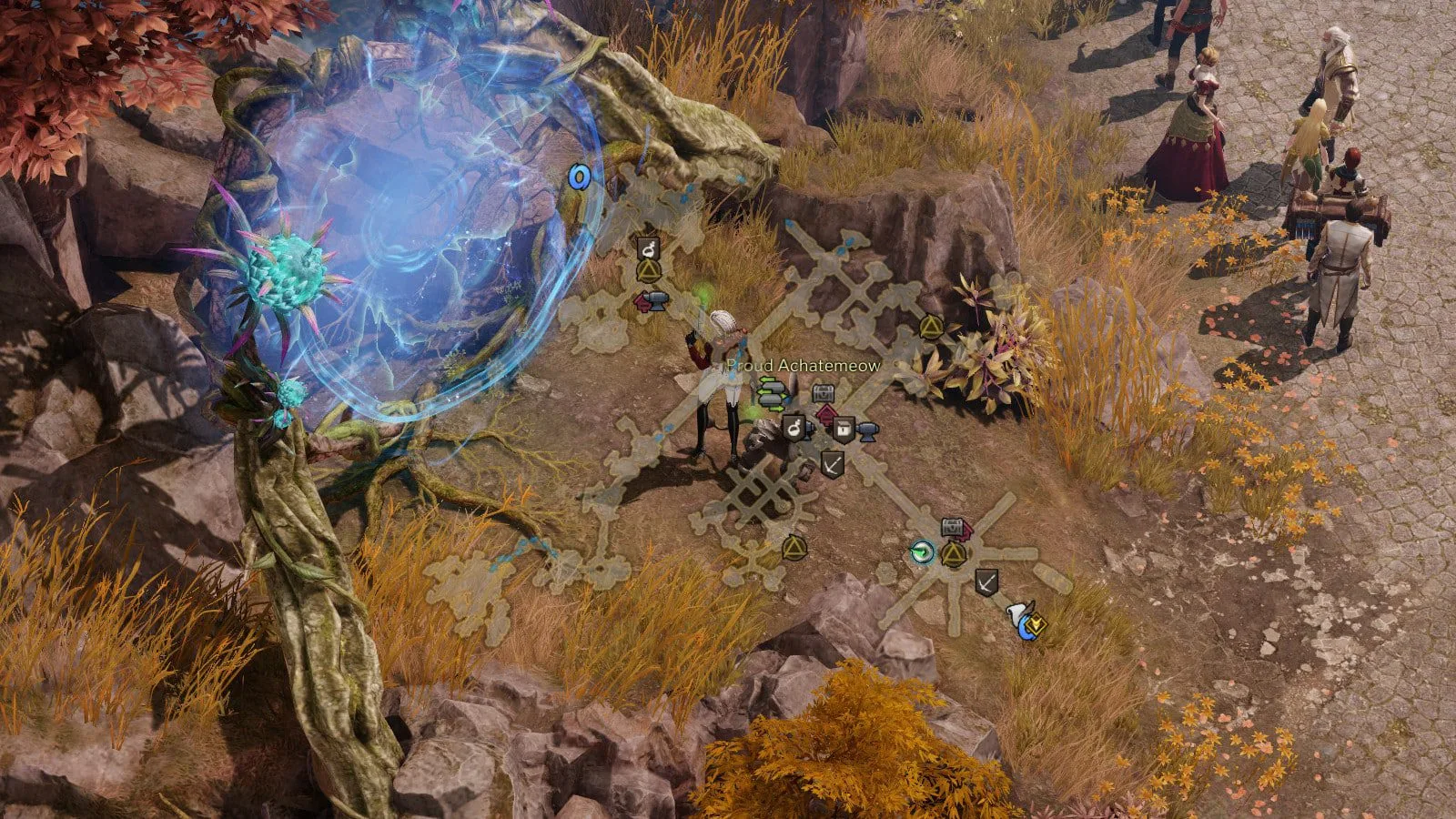Select the triport triangle beside the green arrow circle
1456x819 pixels.
[953, 553]
